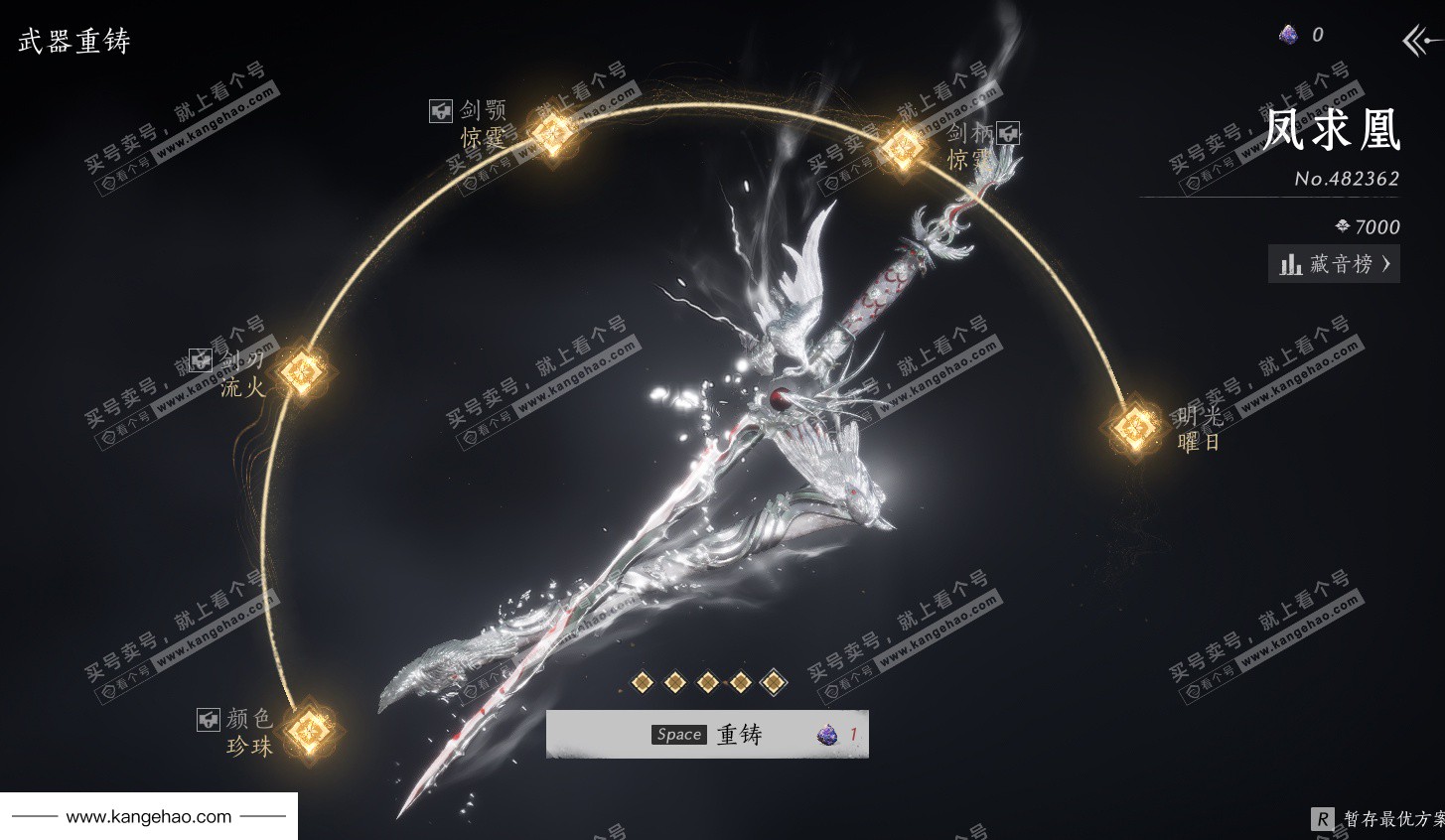Select the 剑刃 流火 node
Screen dimensions: 1445x840
click(x=302, y=372)
